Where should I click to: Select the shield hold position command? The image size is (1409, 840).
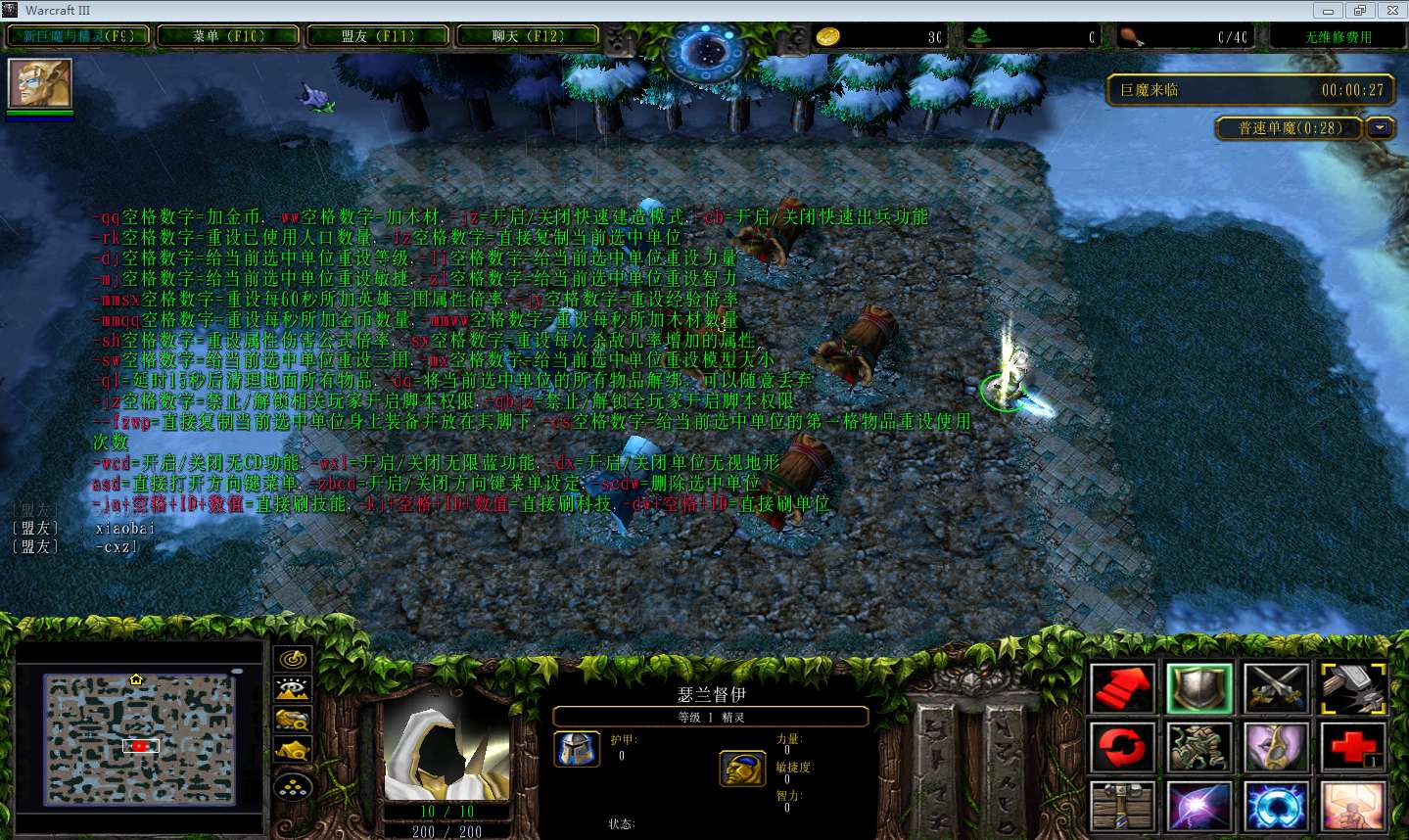tap(1199, 688)
